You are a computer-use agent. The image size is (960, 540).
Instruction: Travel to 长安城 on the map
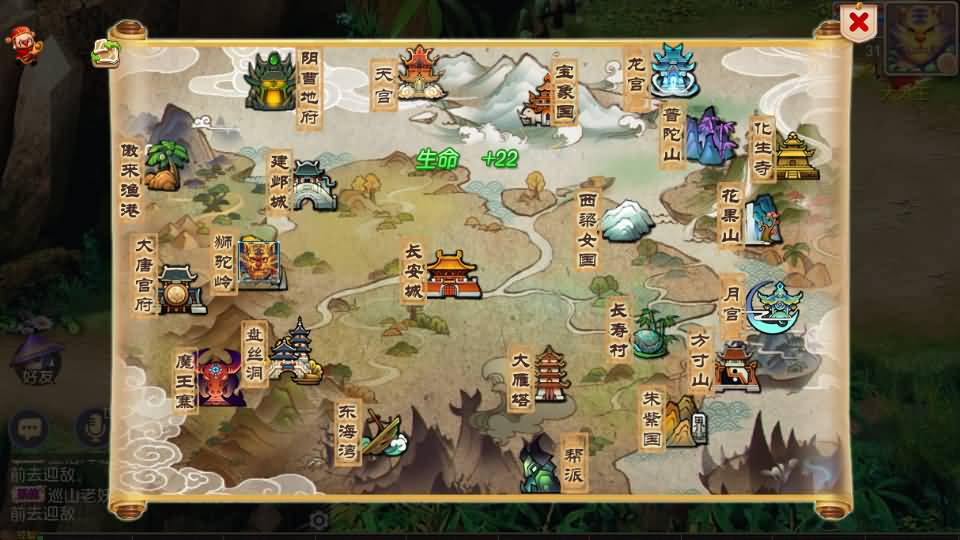(453, 273)
